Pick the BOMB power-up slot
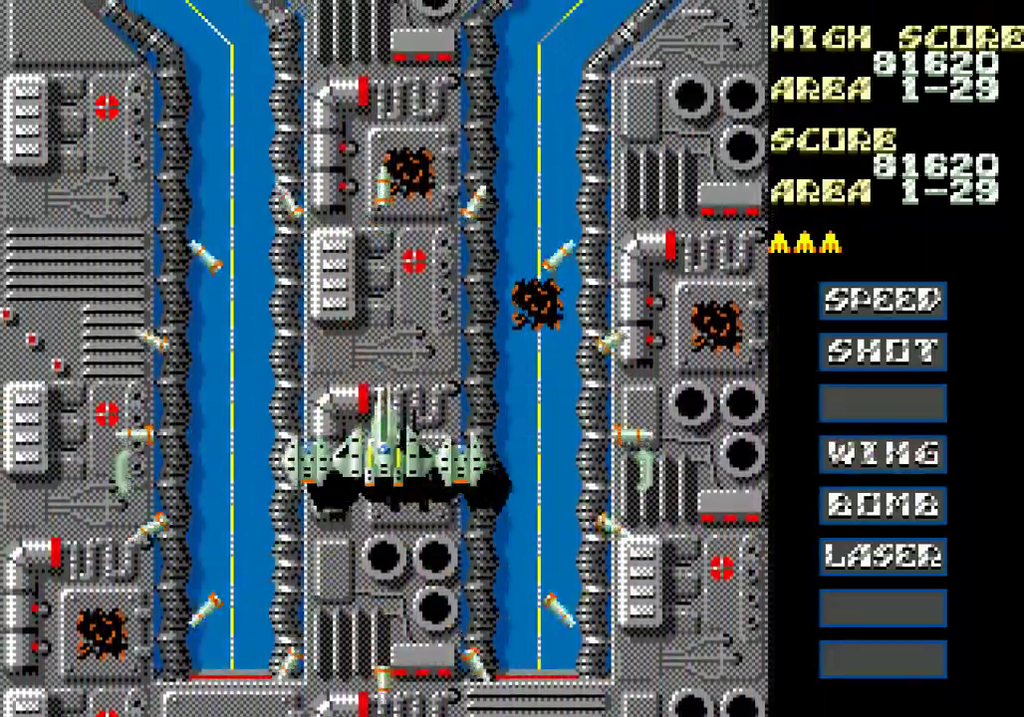The height and width of the screenshot is (717, 1024). [x=883, y=504]
